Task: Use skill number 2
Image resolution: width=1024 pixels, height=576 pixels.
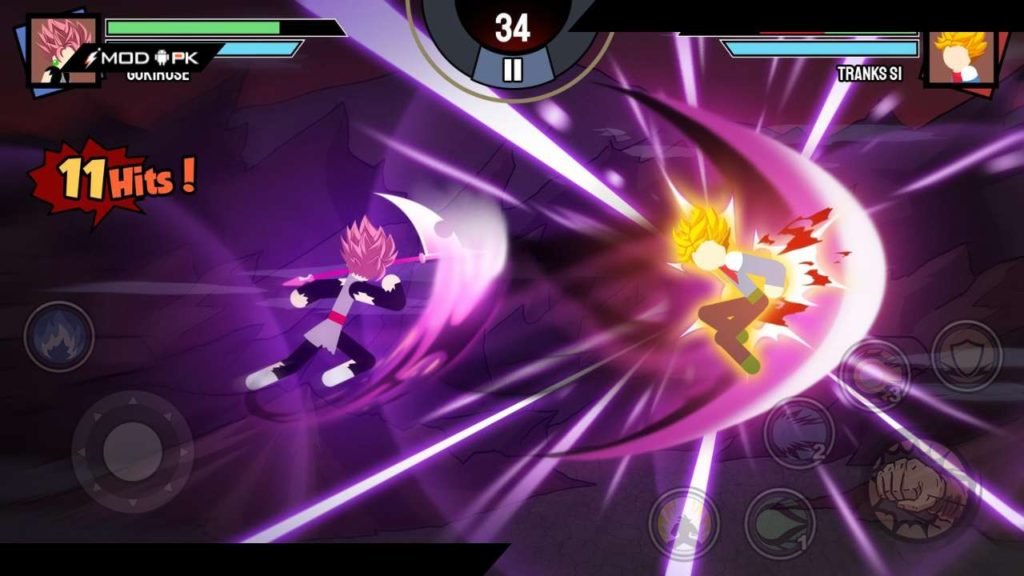Action: click(799, 432)
